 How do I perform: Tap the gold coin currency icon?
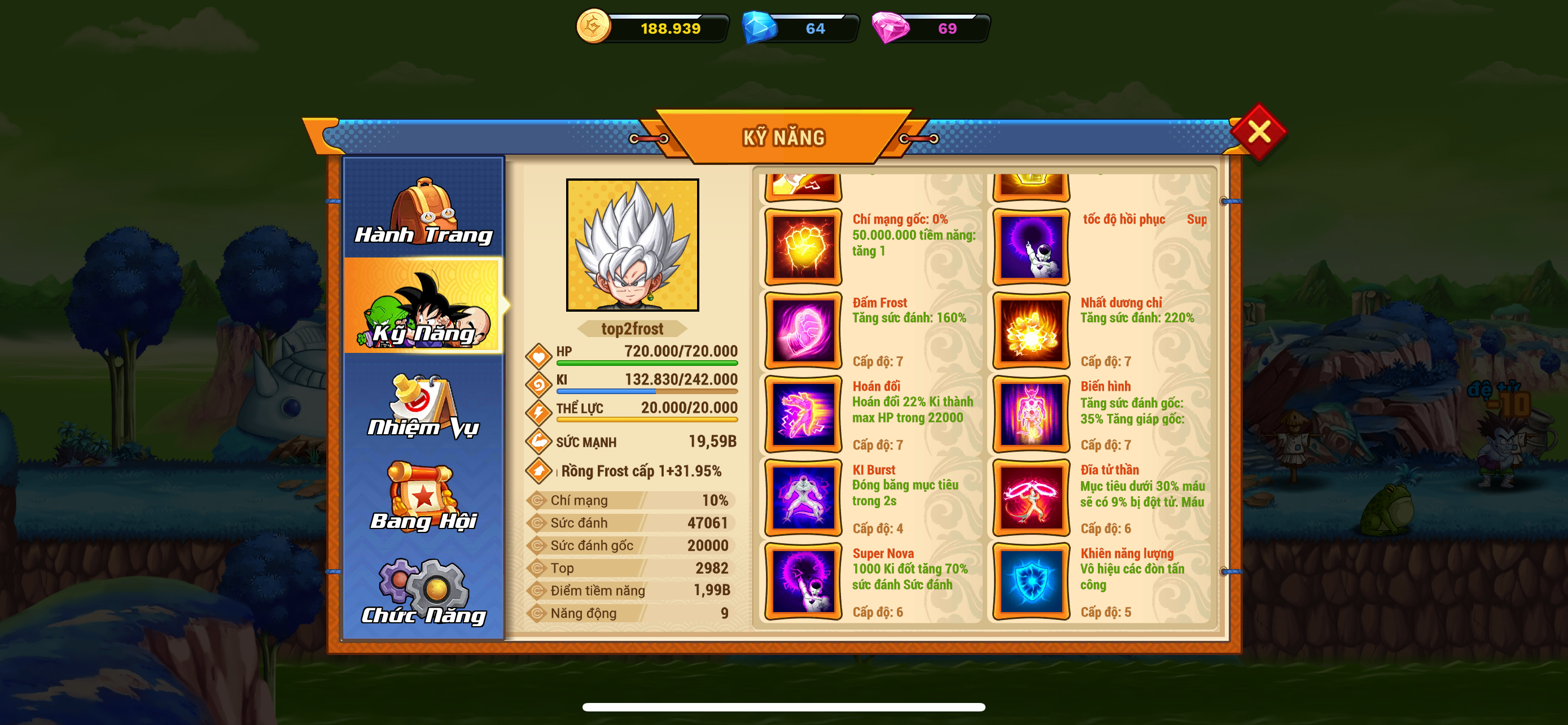point(593,27)
